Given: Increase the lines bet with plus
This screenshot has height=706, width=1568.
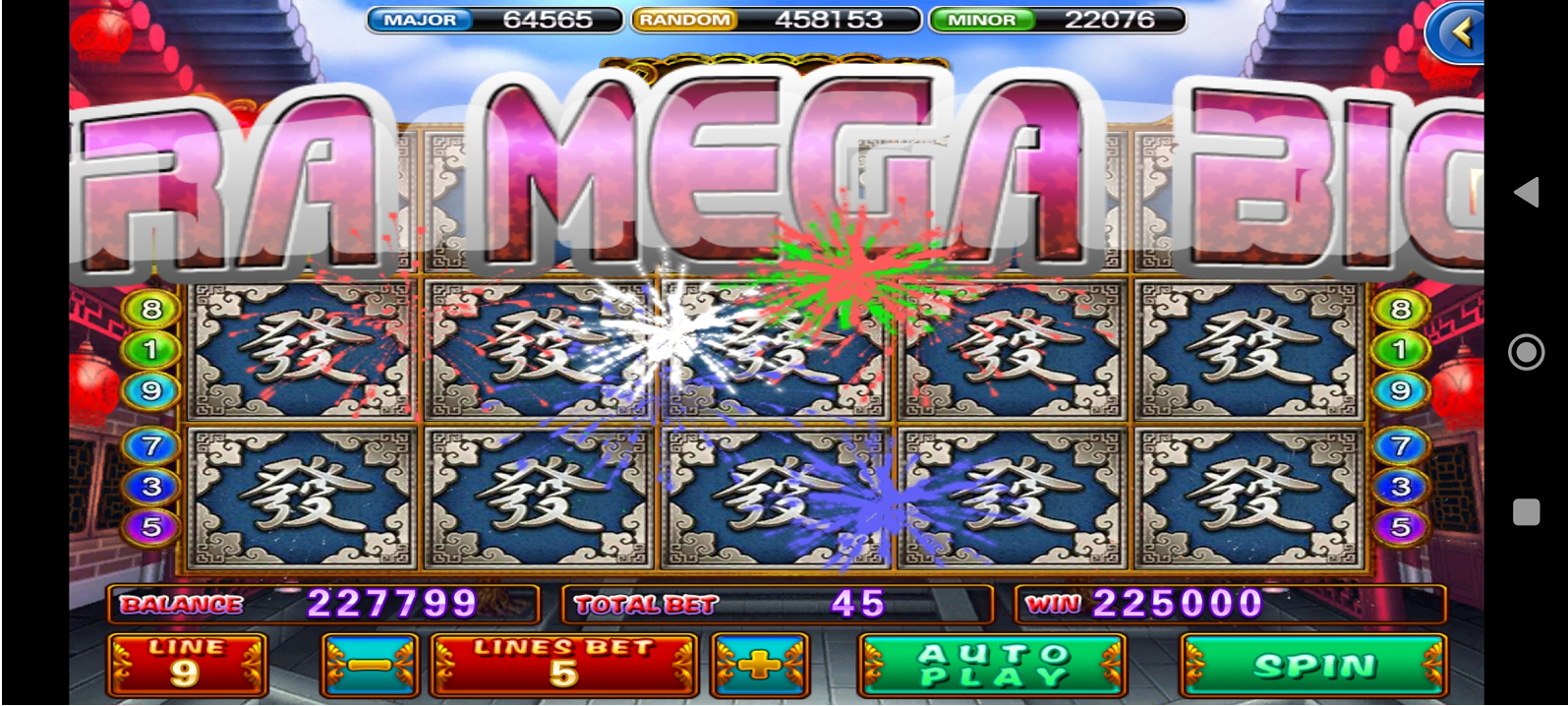Looking at the screenshot, I should (759, 666).
